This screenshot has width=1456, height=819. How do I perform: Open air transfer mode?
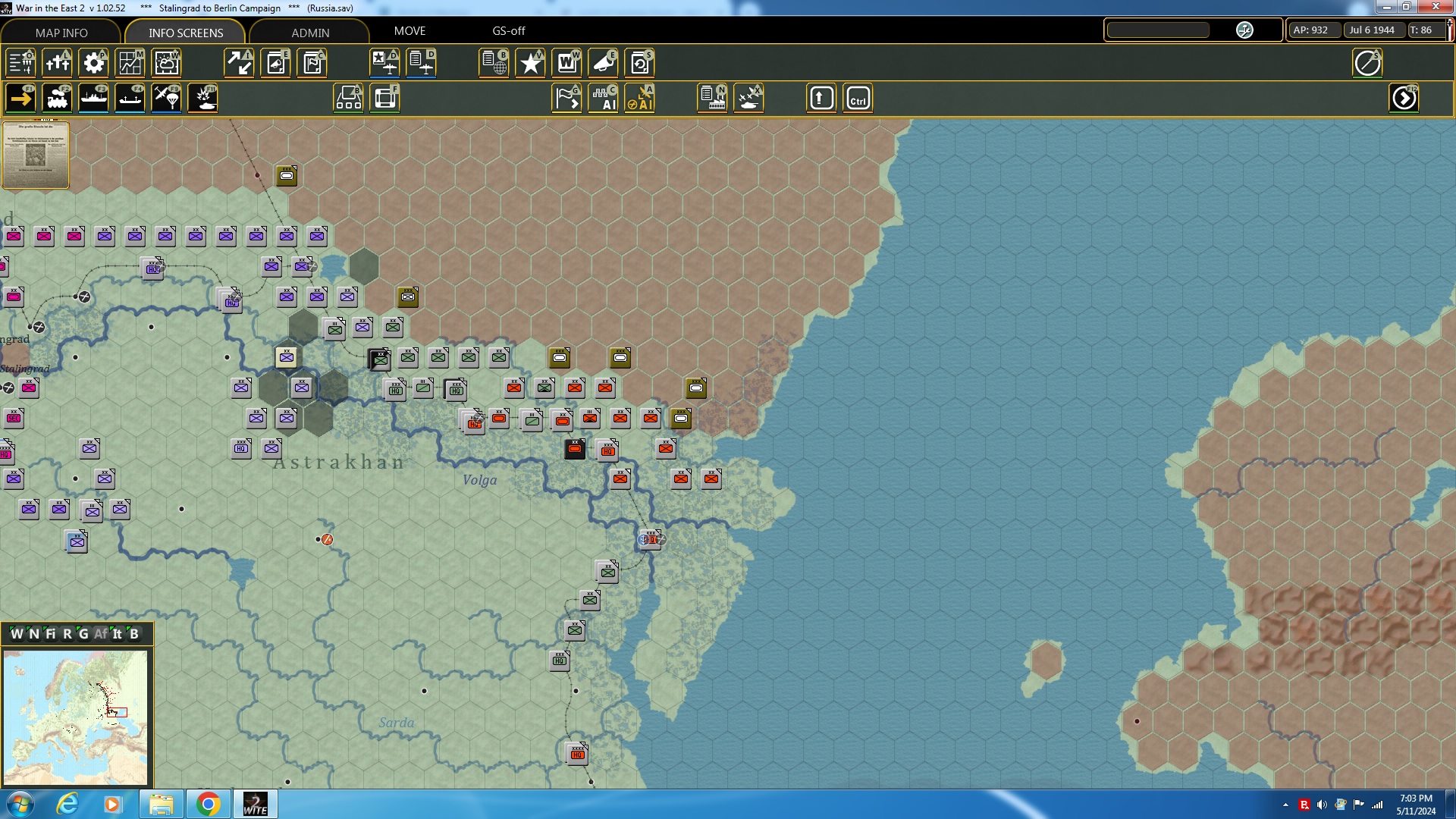click(166, 97)
